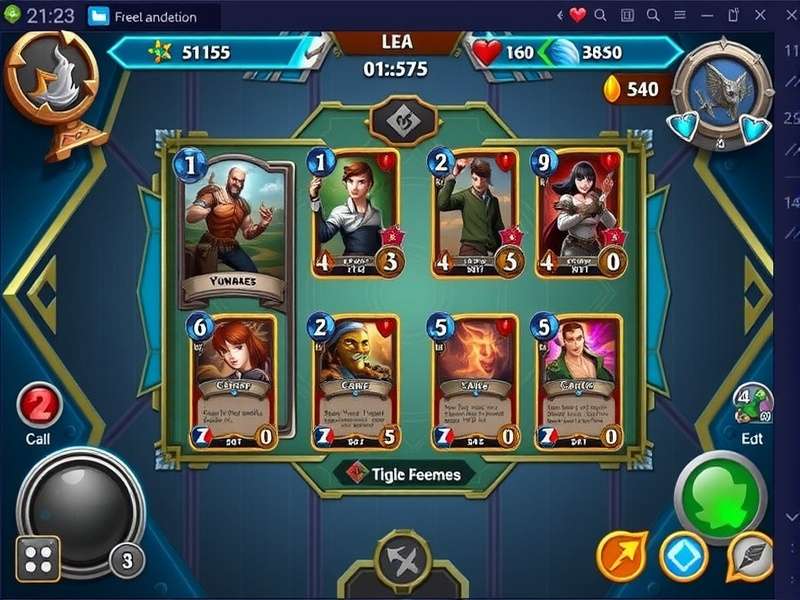Open the feather quill icon
Screen dimensions: 800x600
[750, 556]
